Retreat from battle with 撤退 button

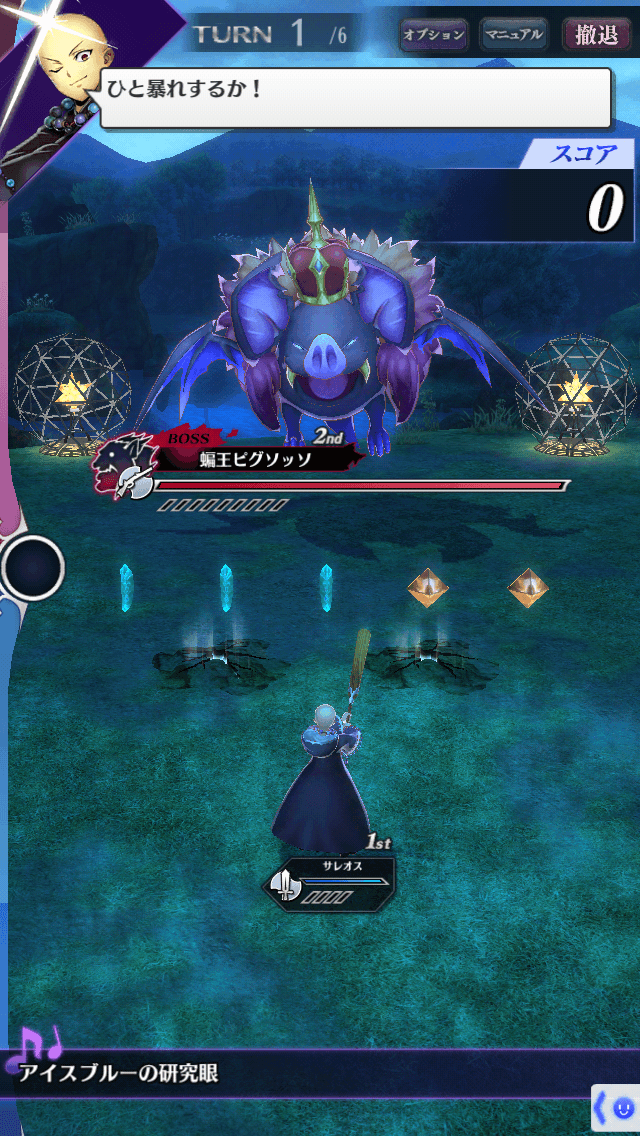(x=597, y=35)
